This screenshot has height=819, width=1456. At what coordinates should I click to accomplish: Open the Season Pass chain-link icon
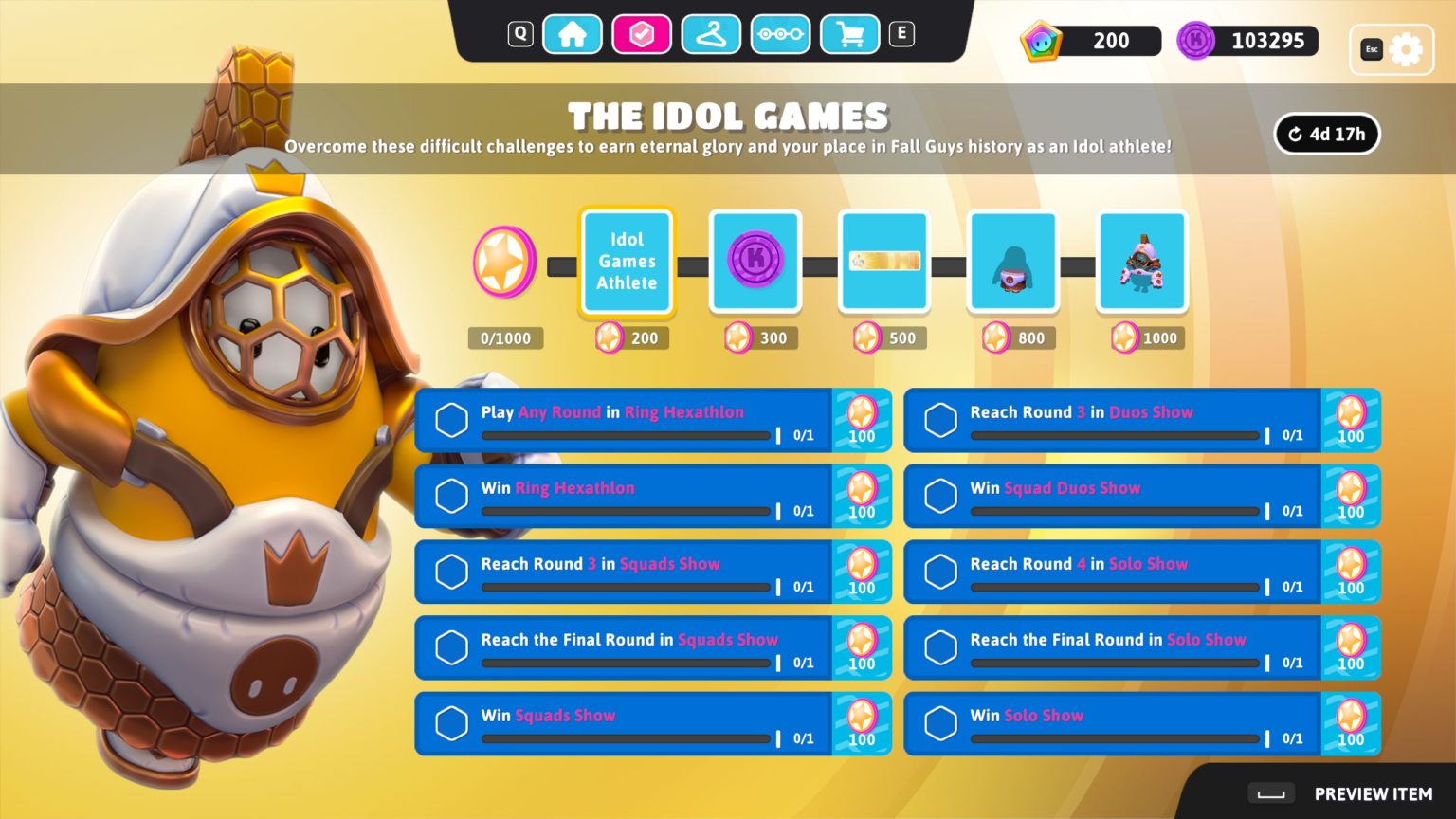[780, 33]
